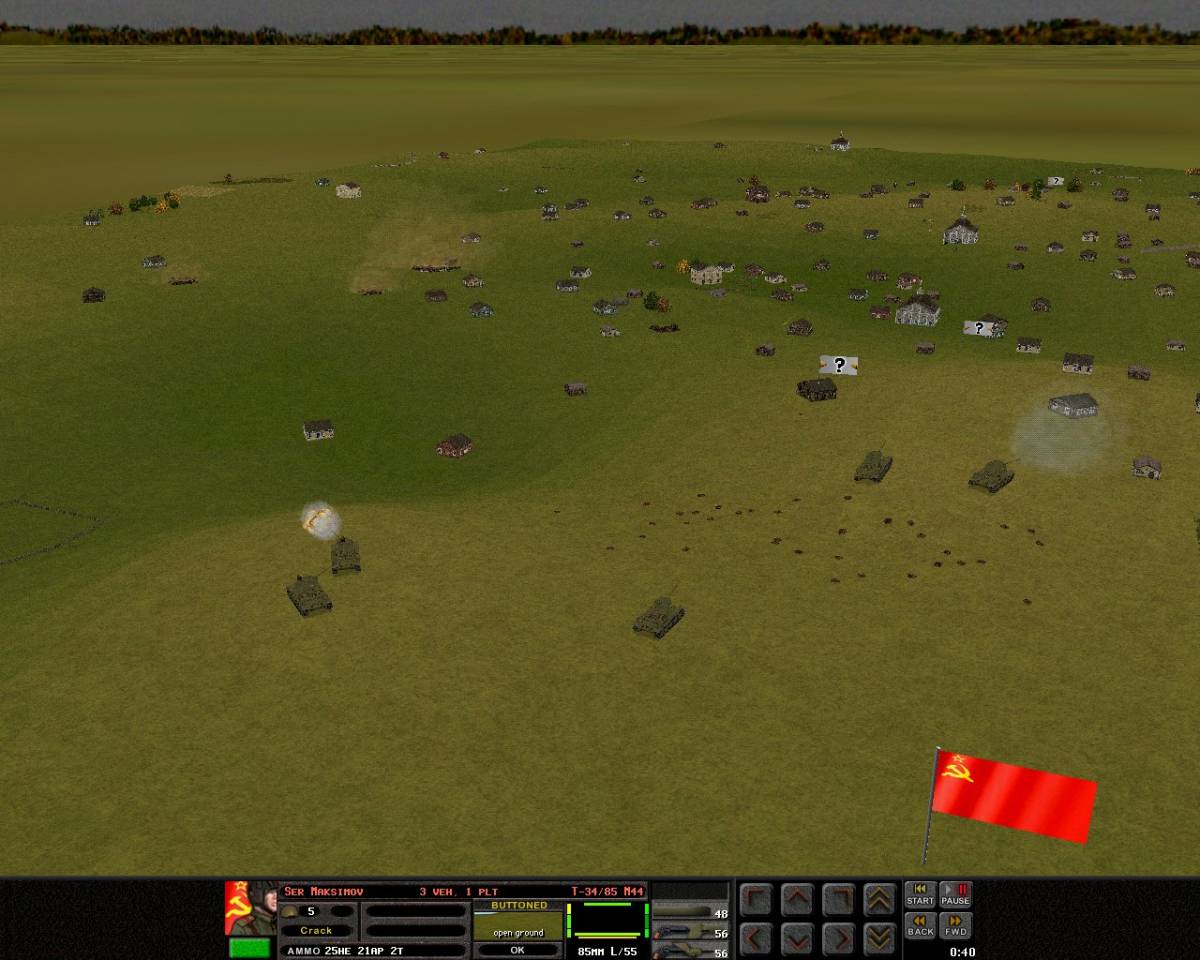Pause the turn replay
The image size is (1200, 960).
[955, 894]
